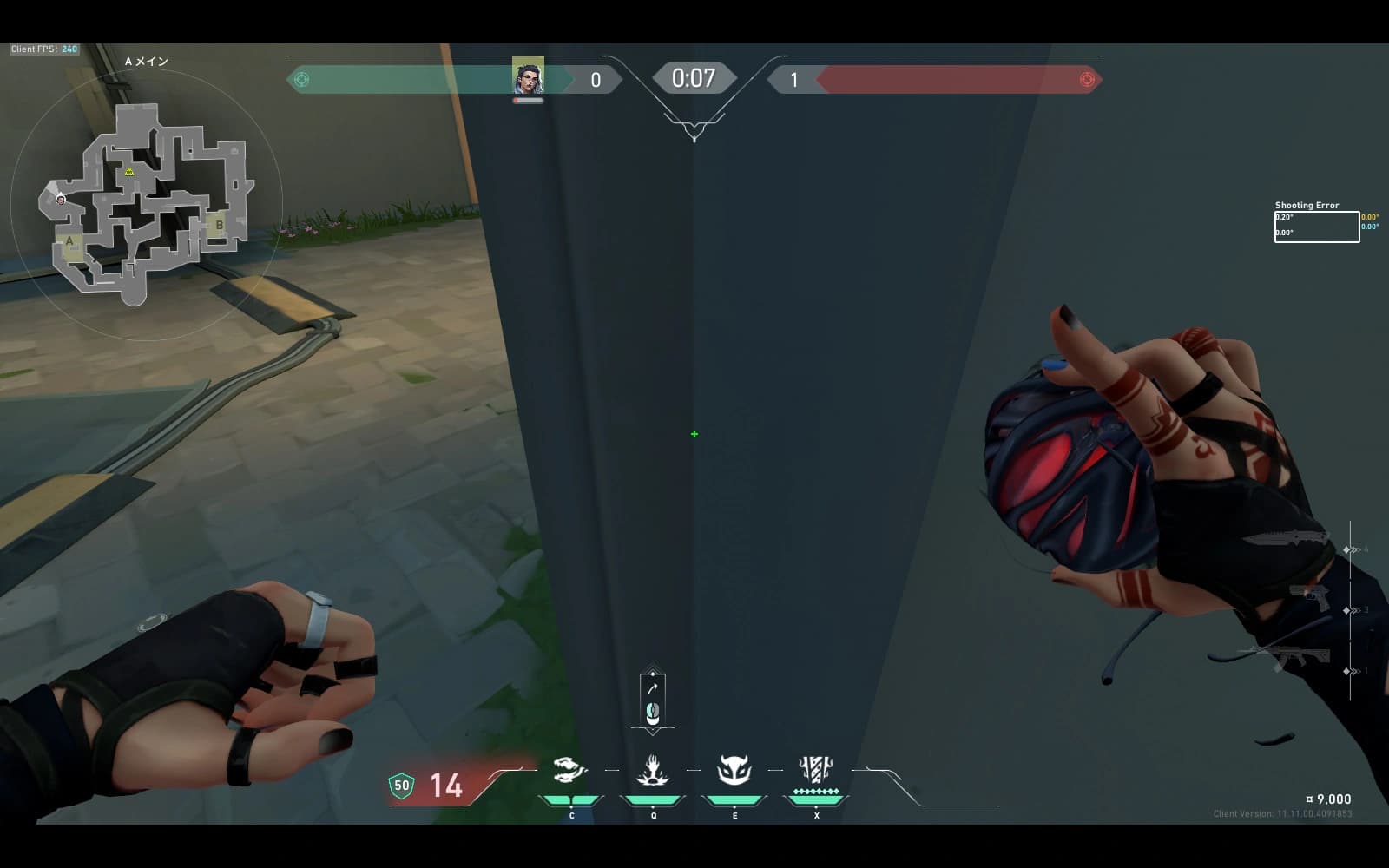
Task: Activate Fade's Prowler ability (C)
Action: (570, 770)
